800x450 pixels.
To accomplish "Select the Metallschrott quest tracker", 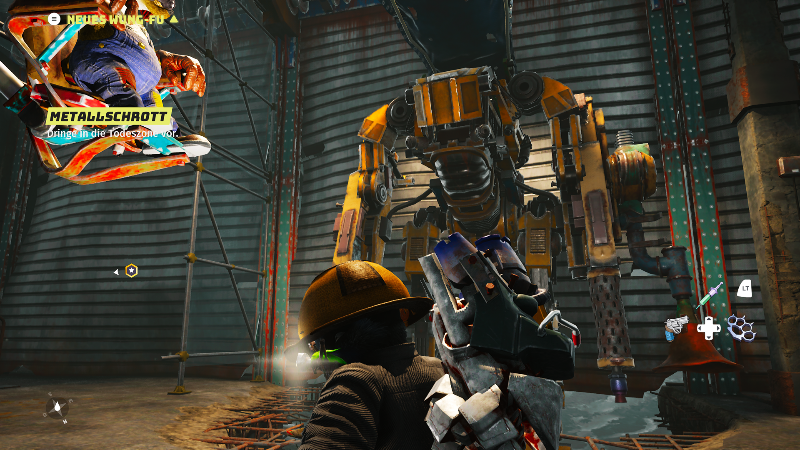I will [x=107, y=117].
